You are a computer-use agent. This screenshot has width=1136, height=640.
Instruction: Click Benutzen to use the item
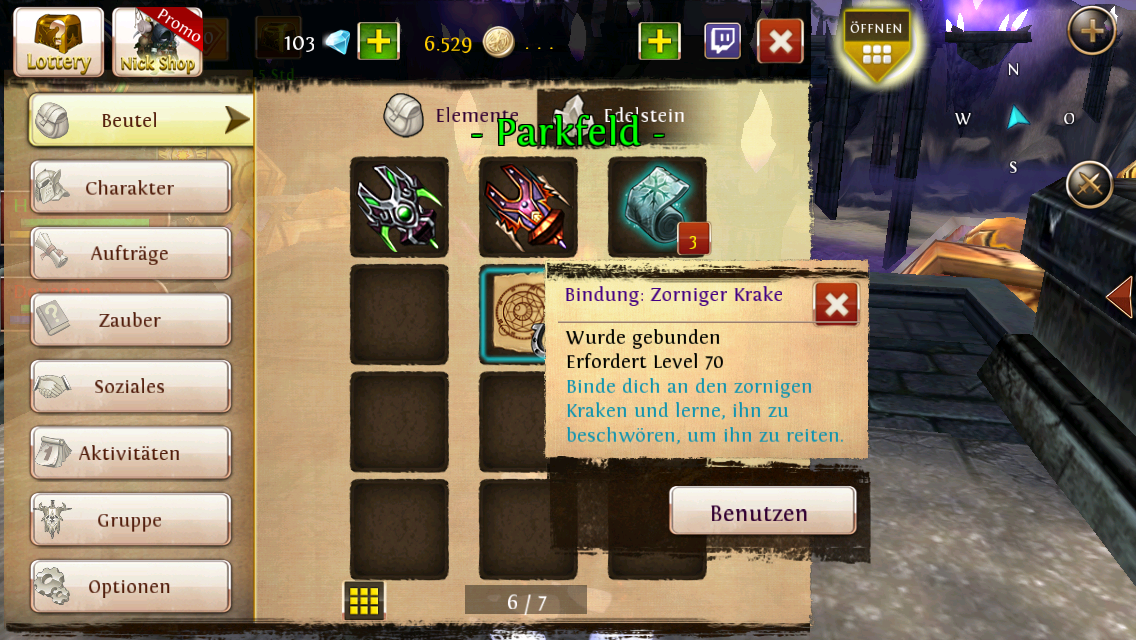(762, 513)
